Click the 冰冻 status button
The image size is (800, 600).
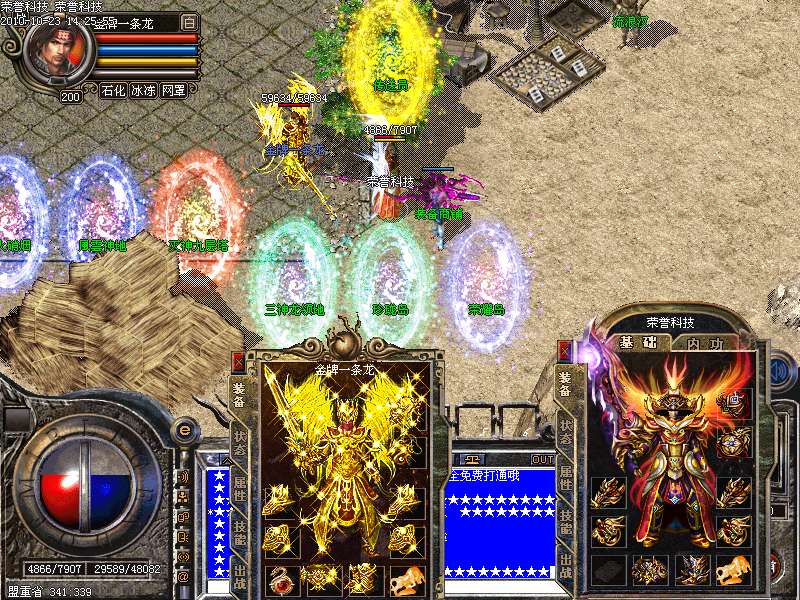click(x=144, y=90)
